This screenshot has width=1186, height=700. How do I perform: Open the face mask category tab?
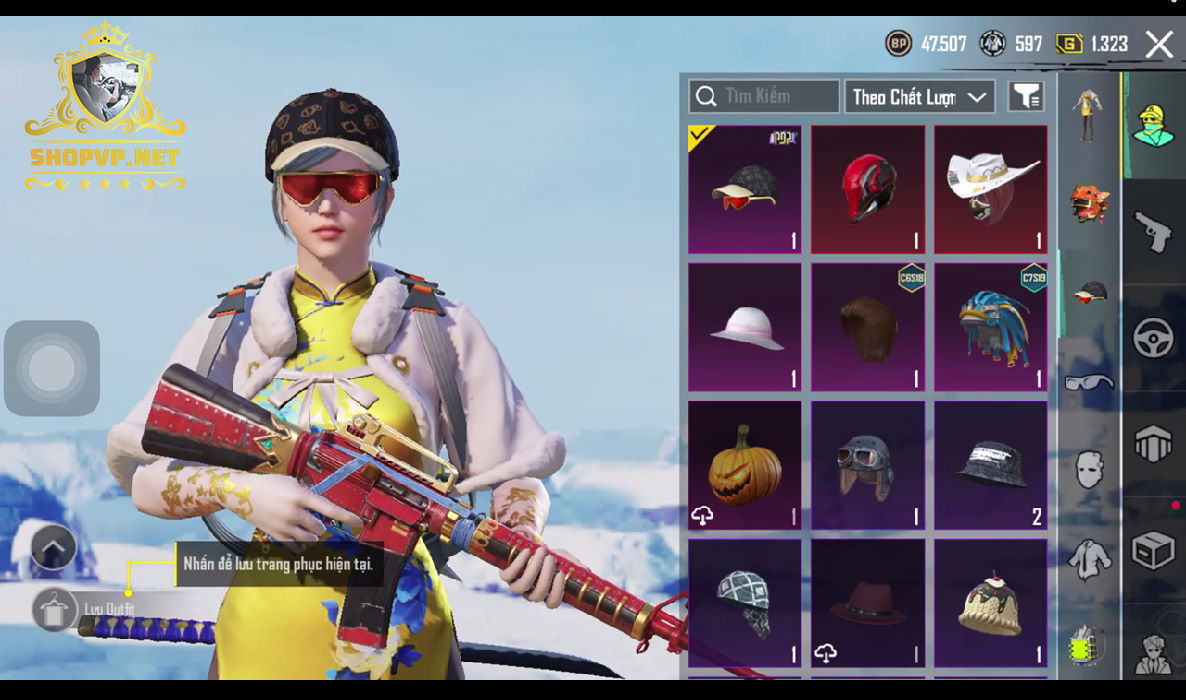pyautogui.click(x=1089, y=469)
